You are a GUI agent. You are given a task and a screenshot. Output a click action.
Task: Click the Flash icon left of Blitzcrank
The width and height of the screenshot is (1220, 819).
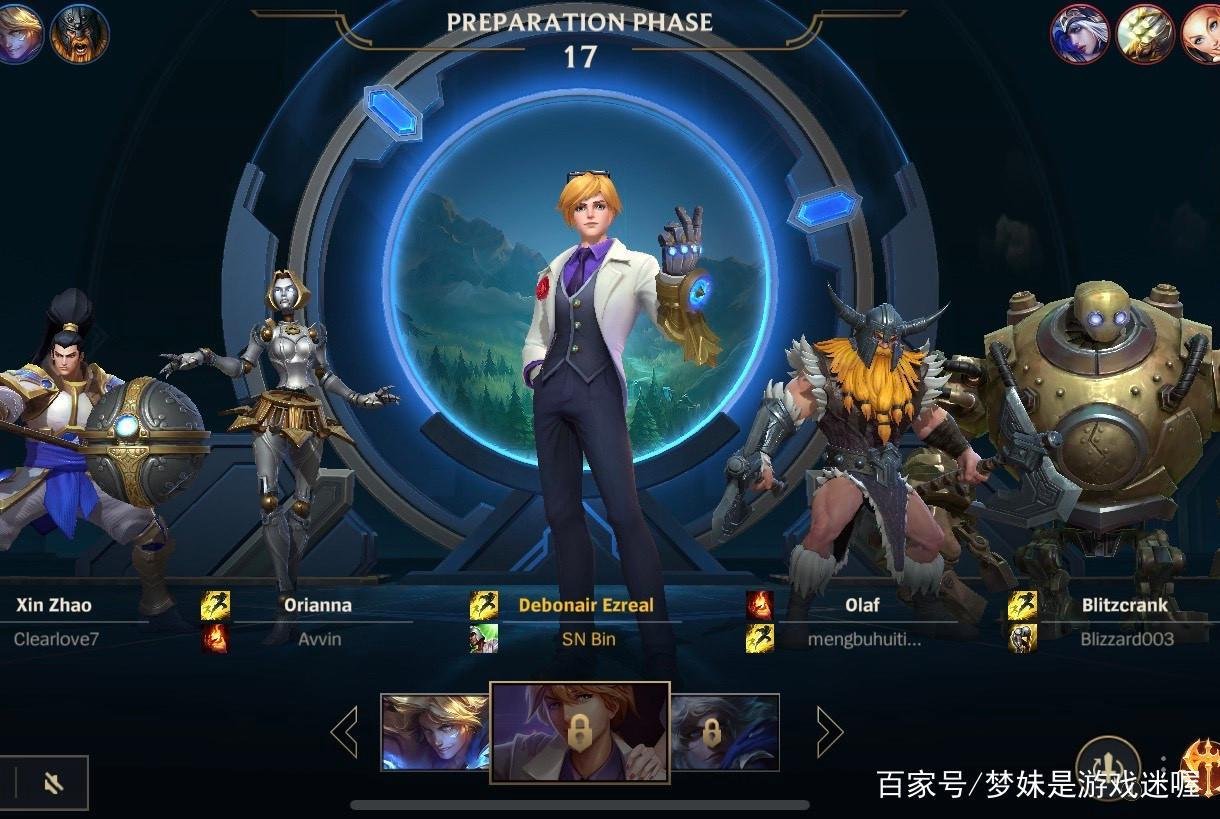[x=1022, y=605]
